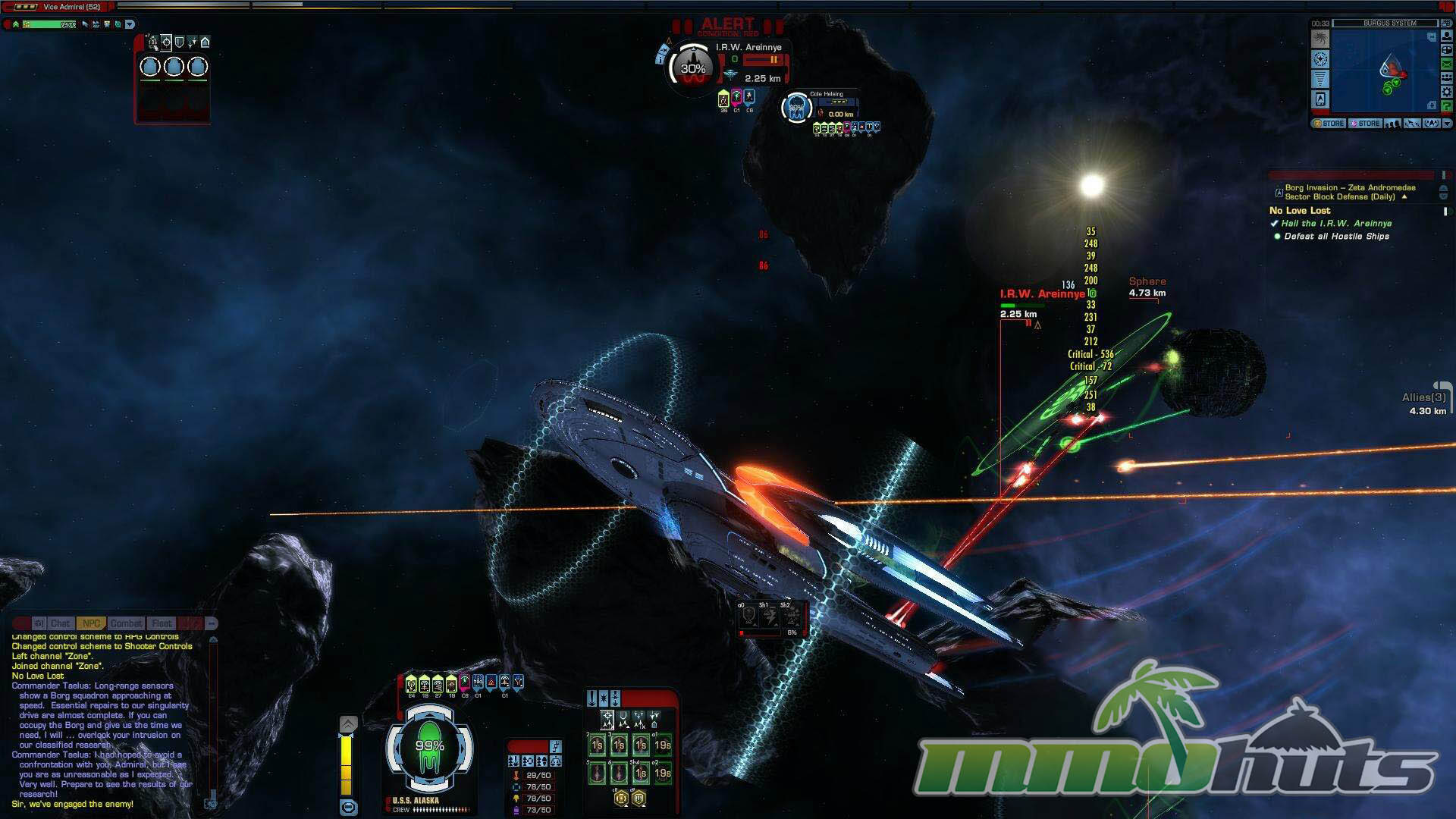Viewport: 1456px width, 819px height.
Task: Select the Chat tab in chat window
Action: coord(60,623)
